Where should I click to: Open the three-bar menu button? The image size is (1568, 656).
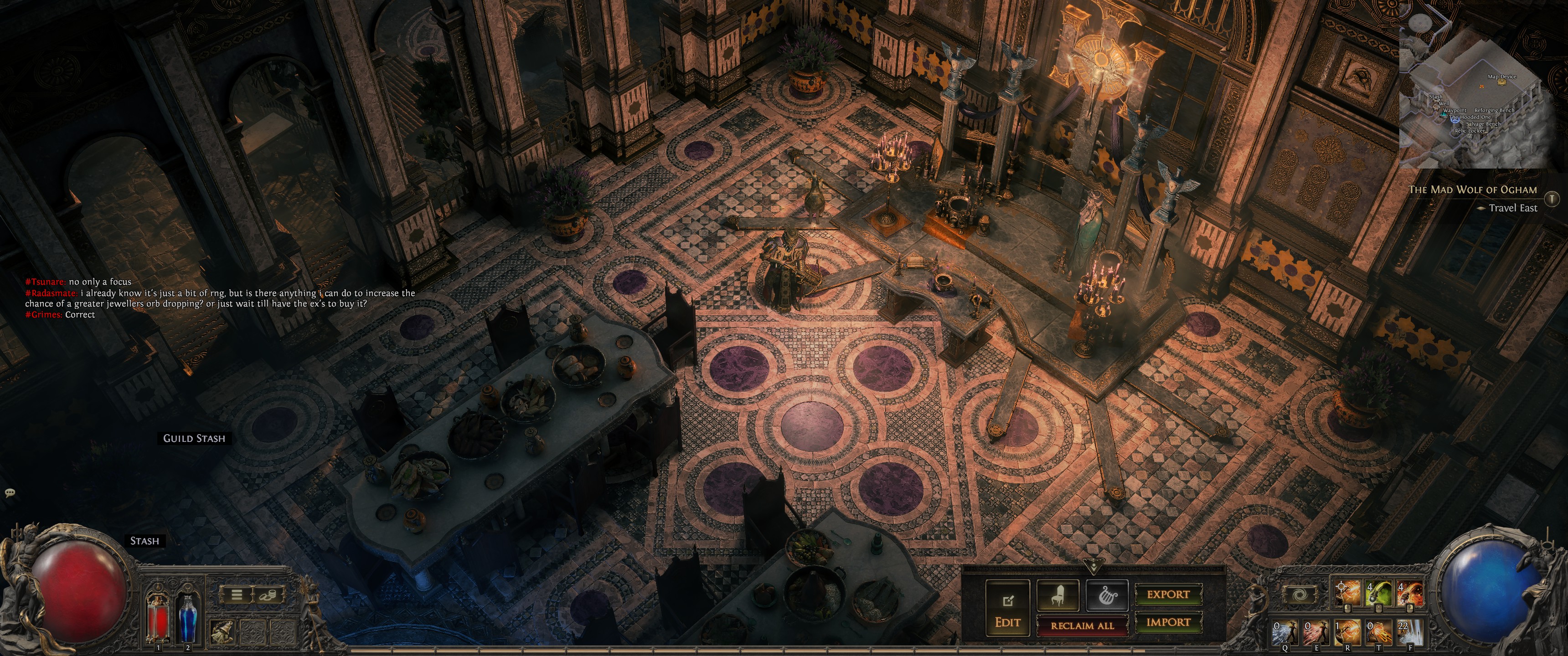tap(237, 594)
